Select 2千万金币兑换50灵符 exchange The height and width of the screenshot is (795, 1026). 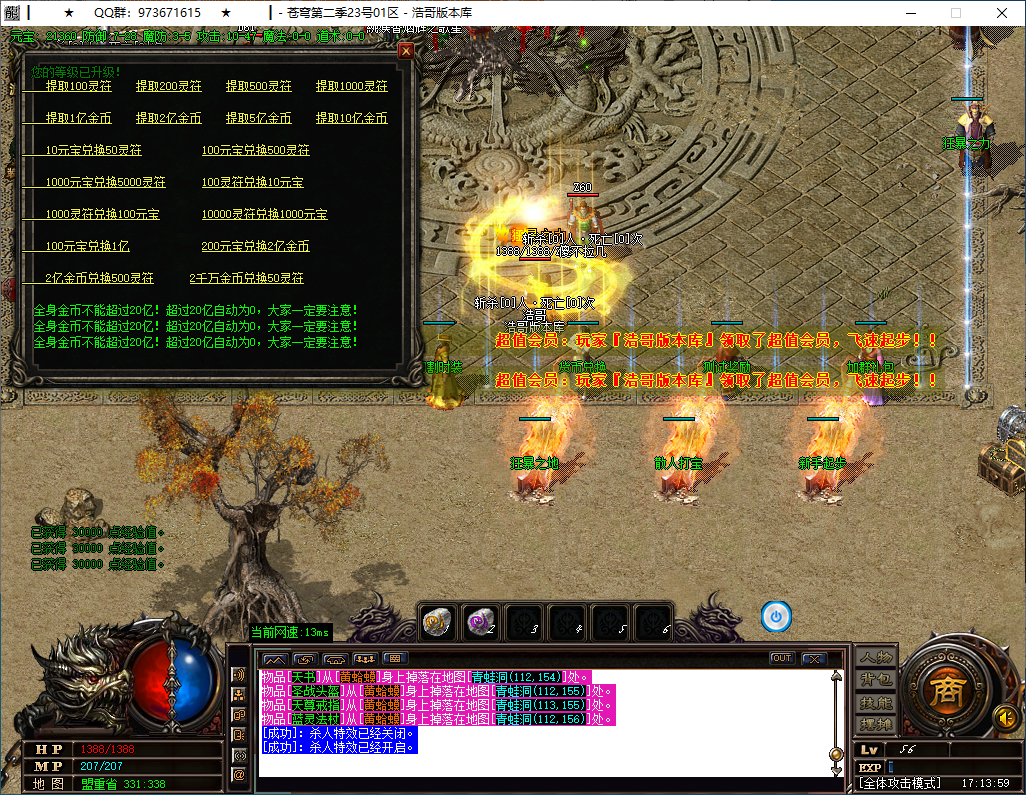247,278
